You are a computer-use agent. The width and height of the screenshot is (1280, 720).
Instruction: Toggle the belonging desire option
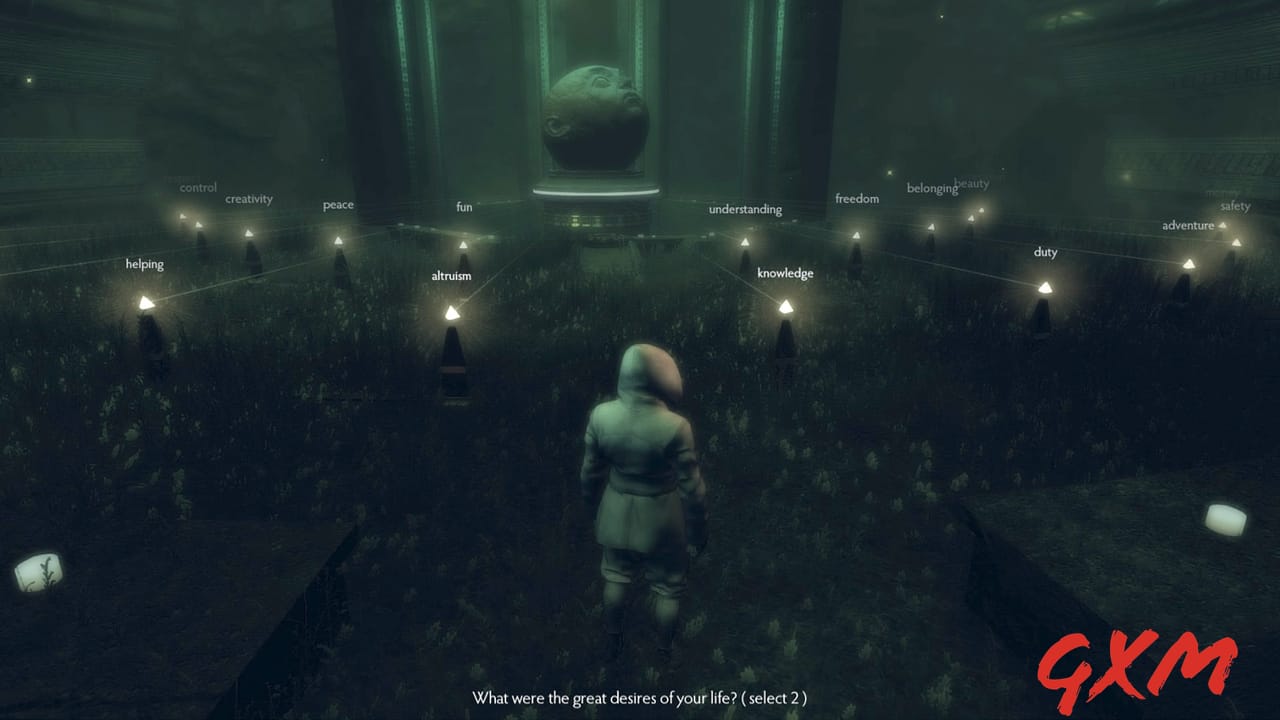pyautogui.click(x=932, y=187)
